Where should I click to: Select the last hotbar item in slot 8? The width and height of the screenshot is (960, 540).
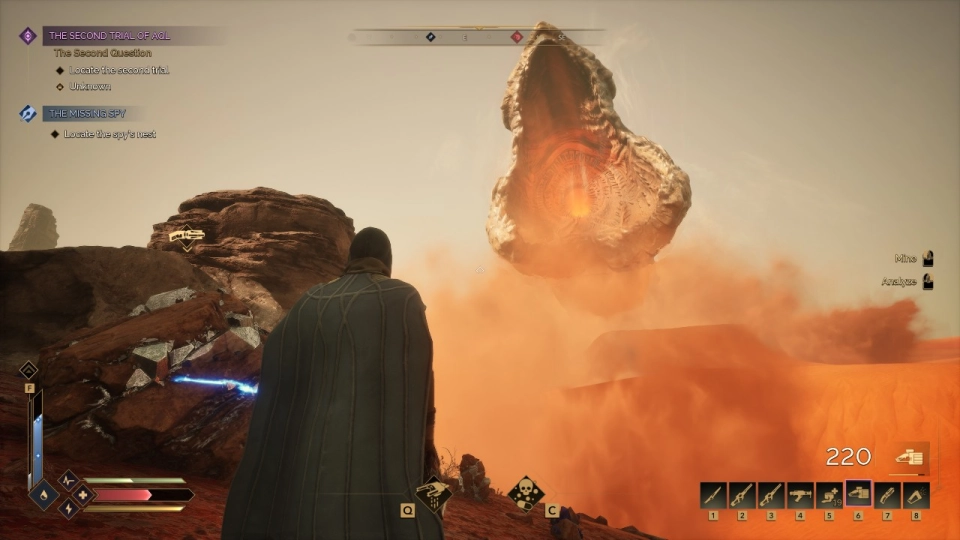916,495
